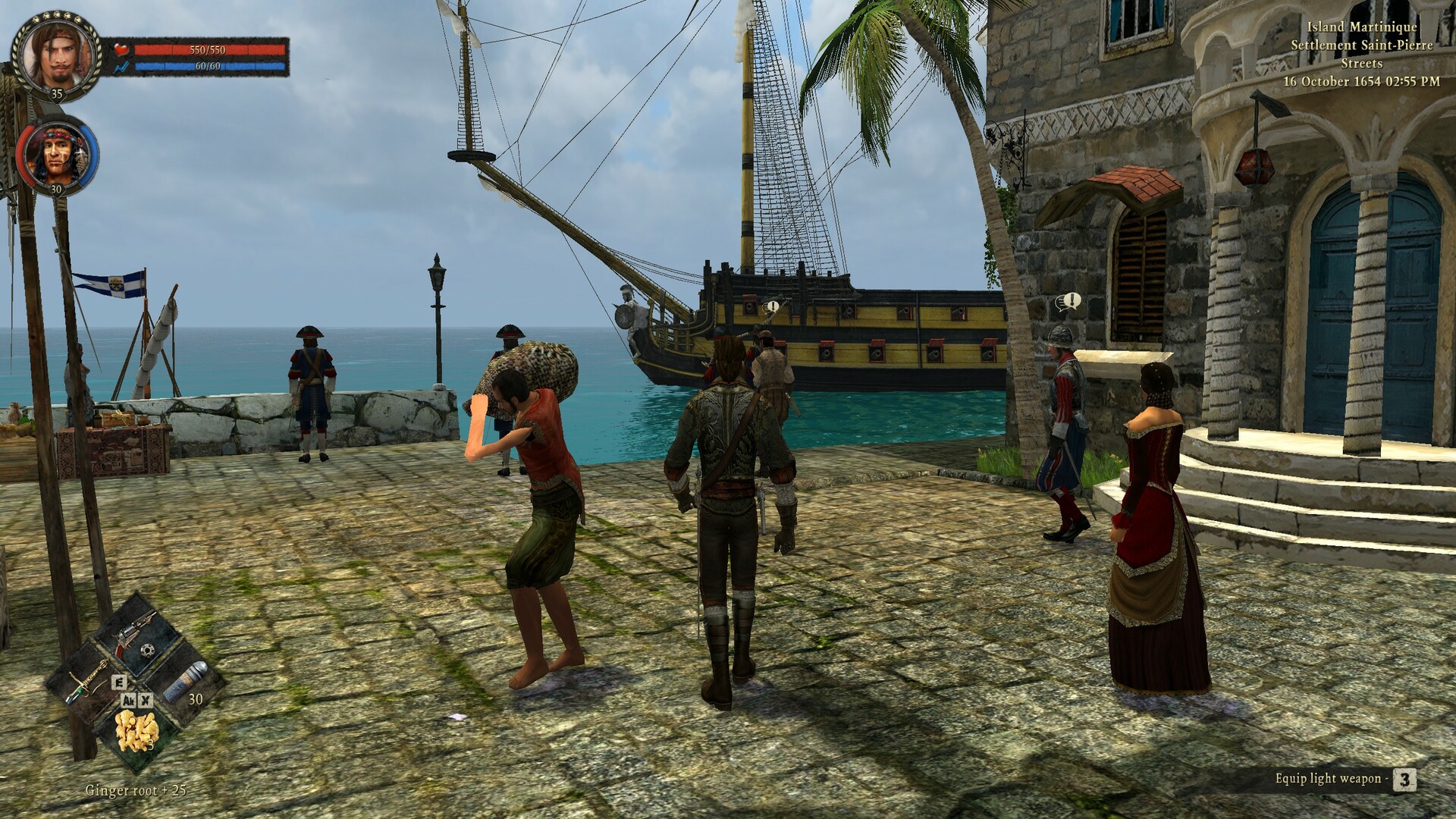Click the Ginger root + 25 notification text
The height and width of the screenshot is (819, 1456).
pos(134,789)
